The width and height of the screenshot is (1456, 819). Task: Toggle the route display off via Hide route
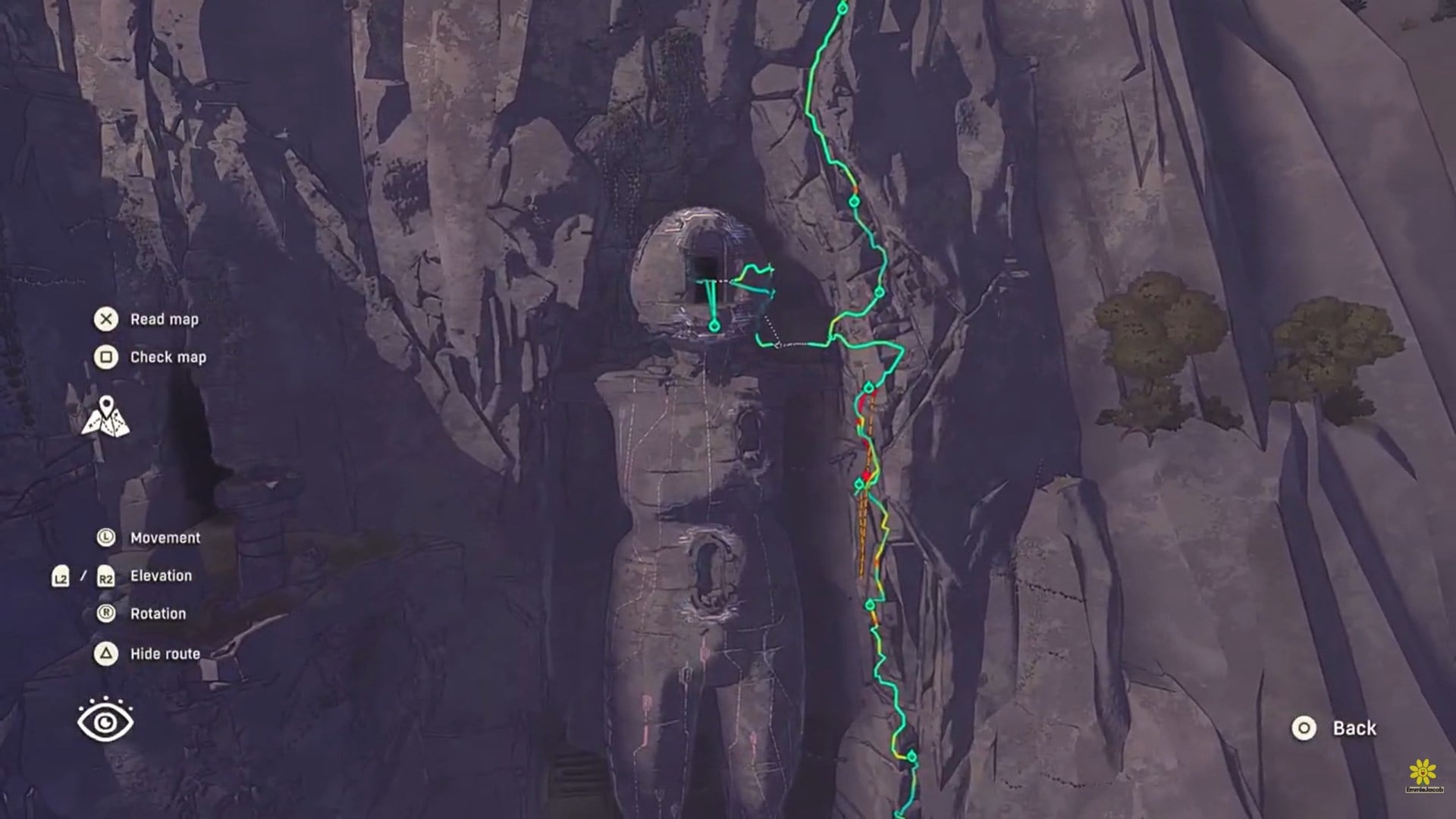coord(107,652)
